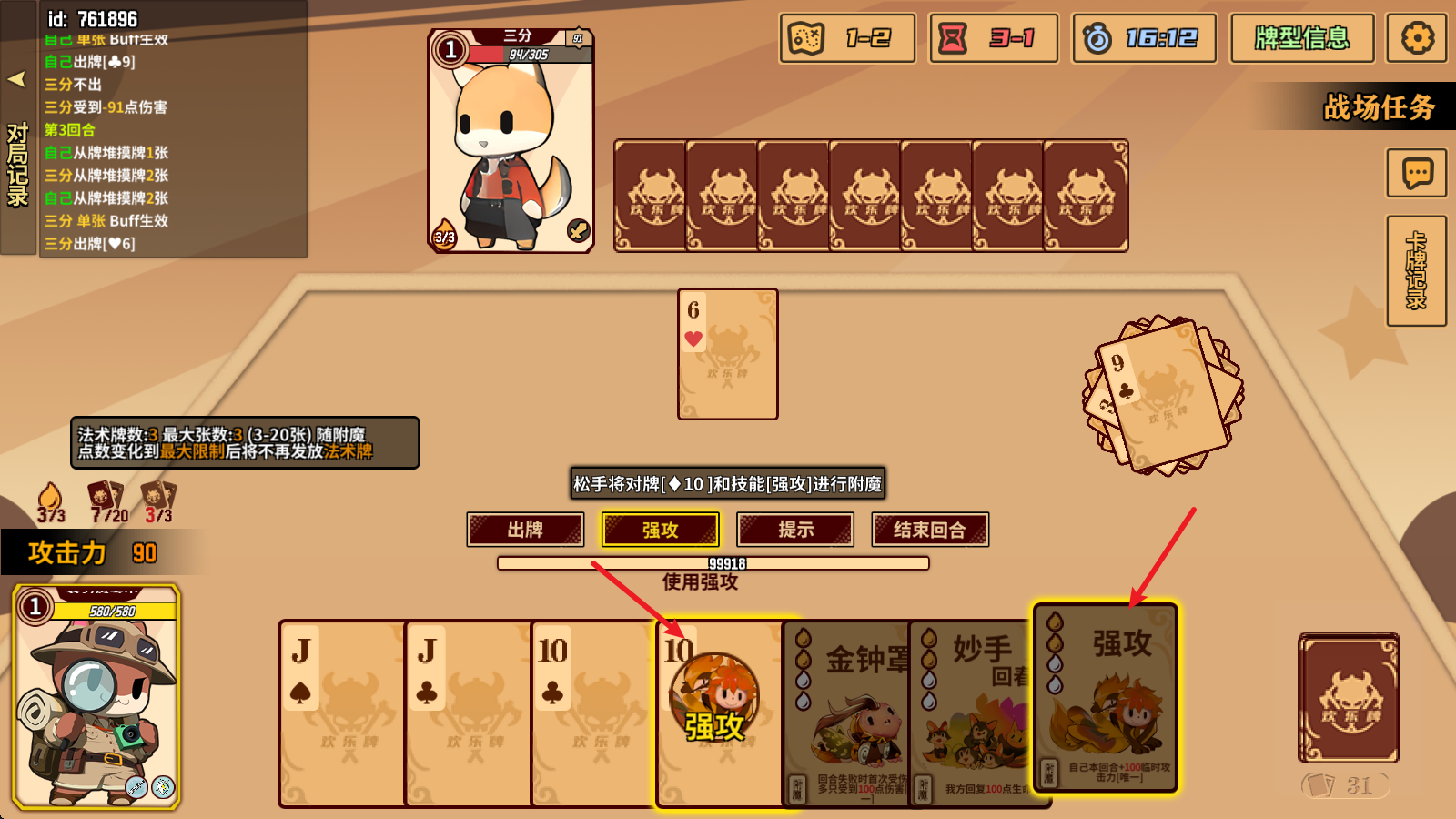Click the map stage icon labeled 1-2
1456x819 pixels.
(x=845, y=38)
